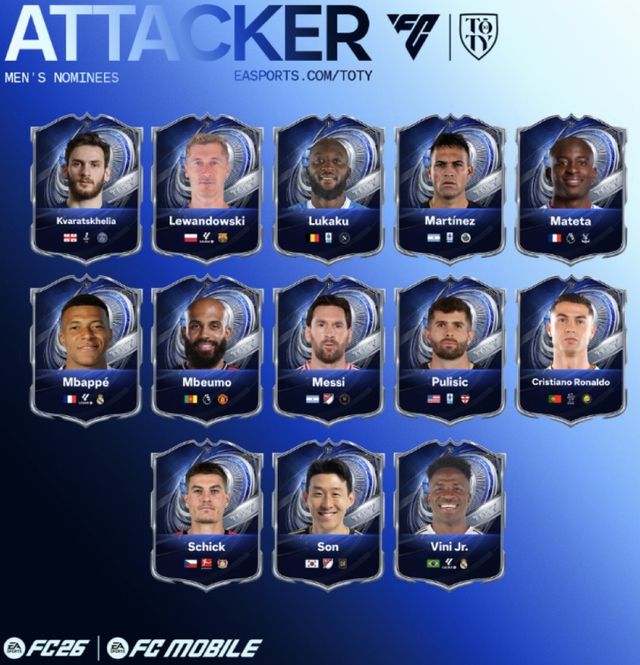Pick the Lukaku nominee card
Screen dimensions: 640x665
tap(329, 188)
